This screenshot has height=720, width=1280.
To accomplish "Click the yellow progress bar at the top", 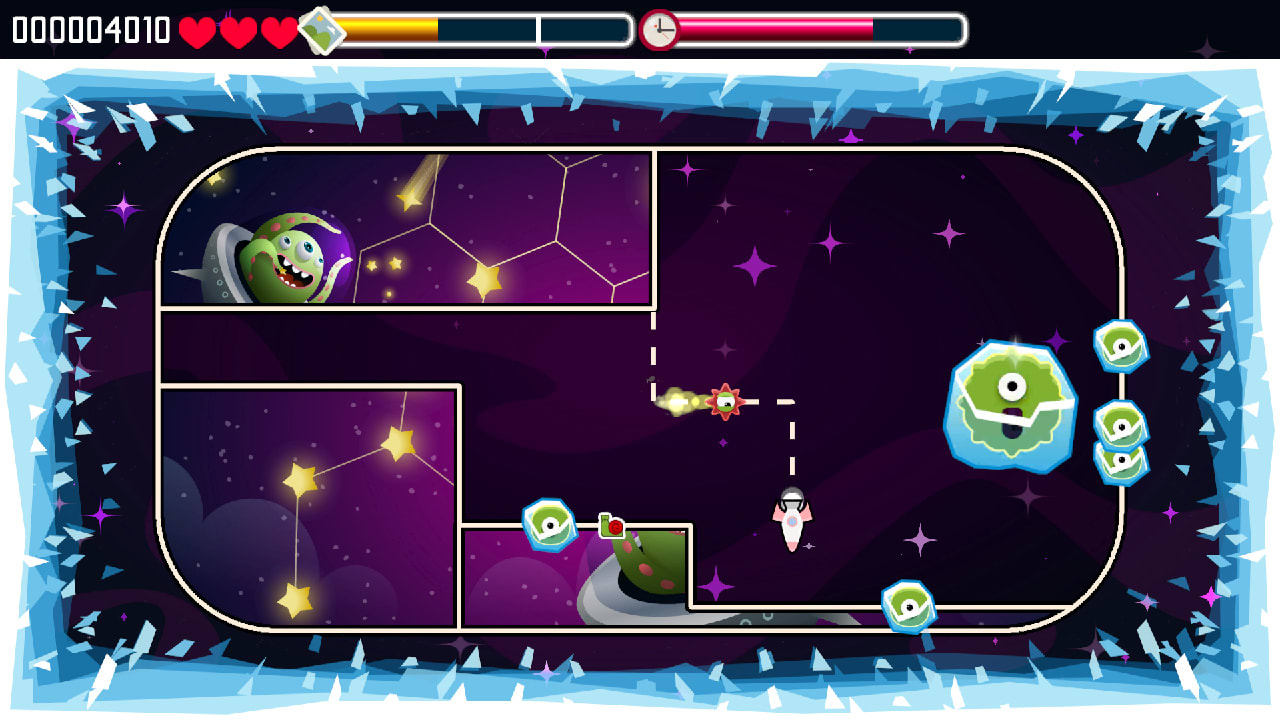I will [x=390, y=30].
